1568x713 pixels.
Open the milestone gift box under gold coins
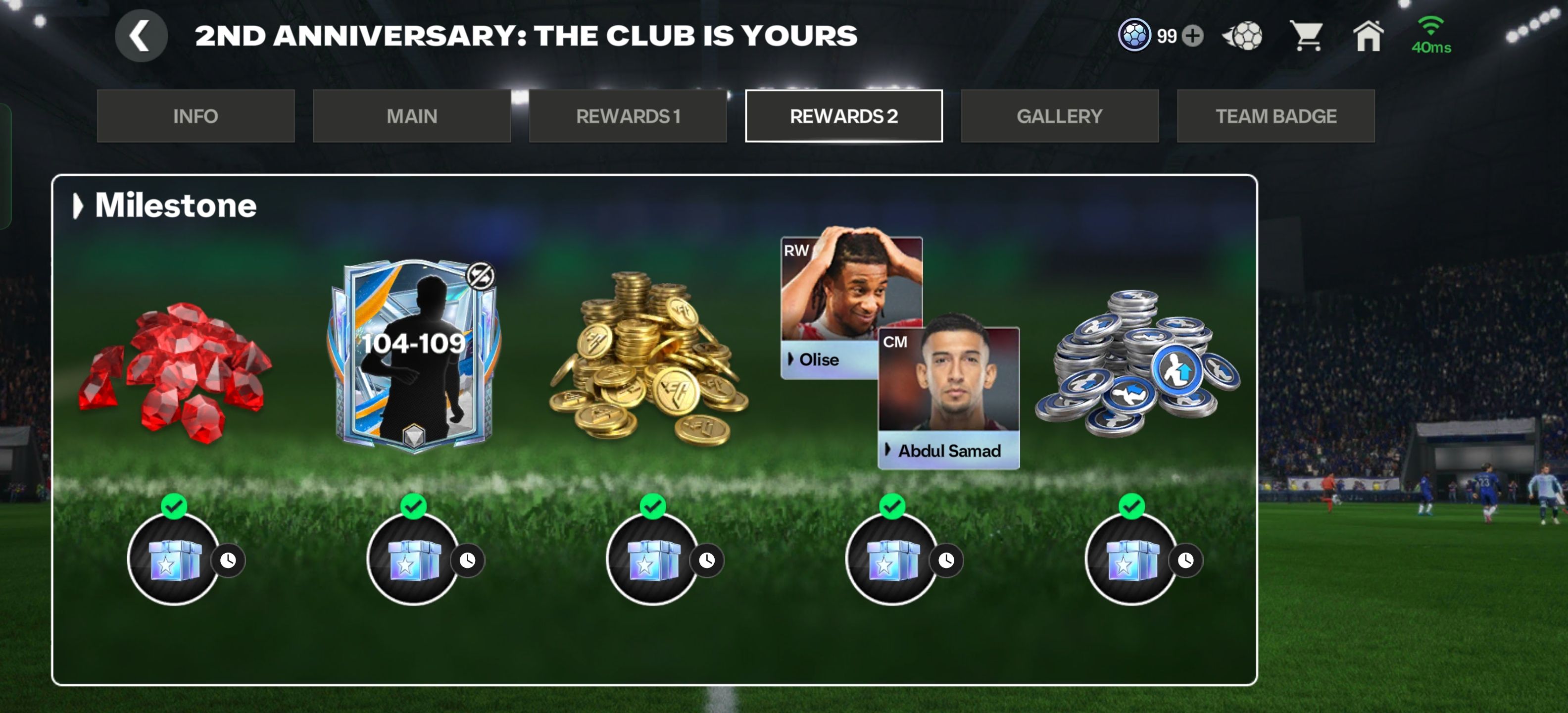coord(652,559)
